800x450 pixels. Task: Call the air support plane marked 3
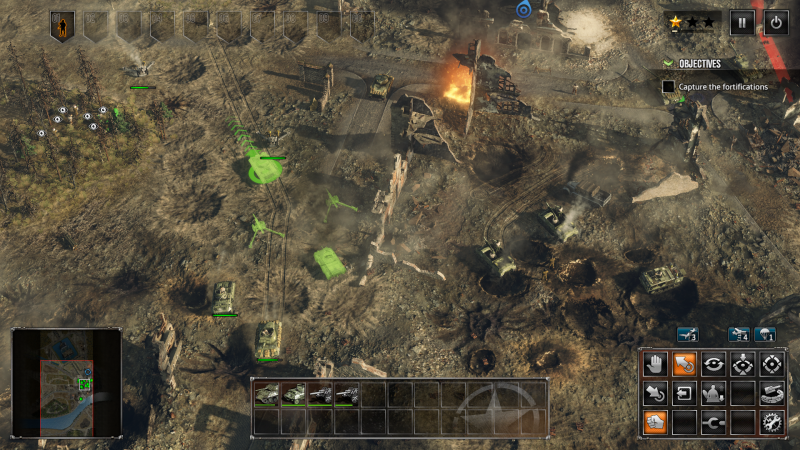(687, 335)
